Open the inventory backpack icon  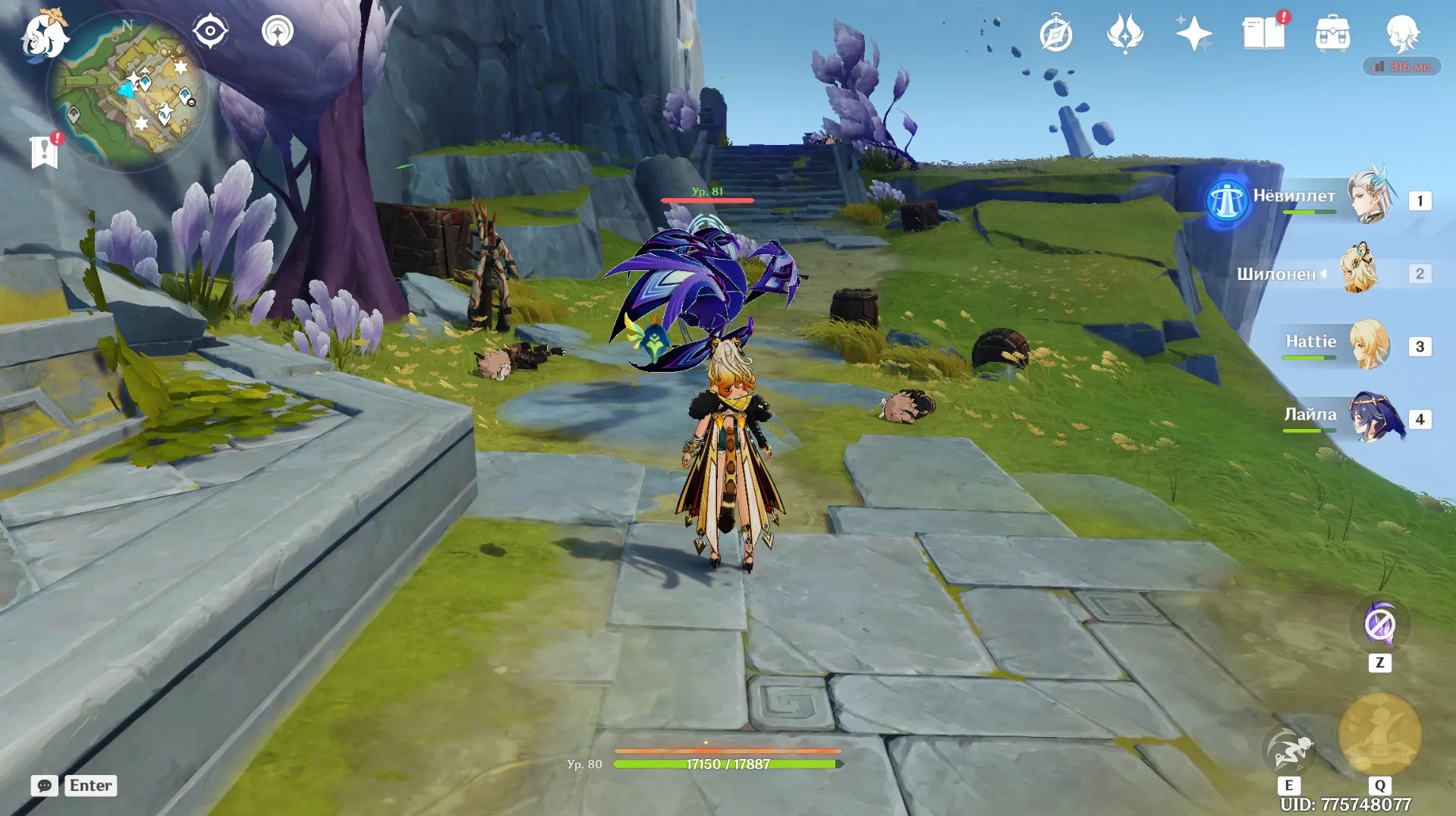point(1332,34)
